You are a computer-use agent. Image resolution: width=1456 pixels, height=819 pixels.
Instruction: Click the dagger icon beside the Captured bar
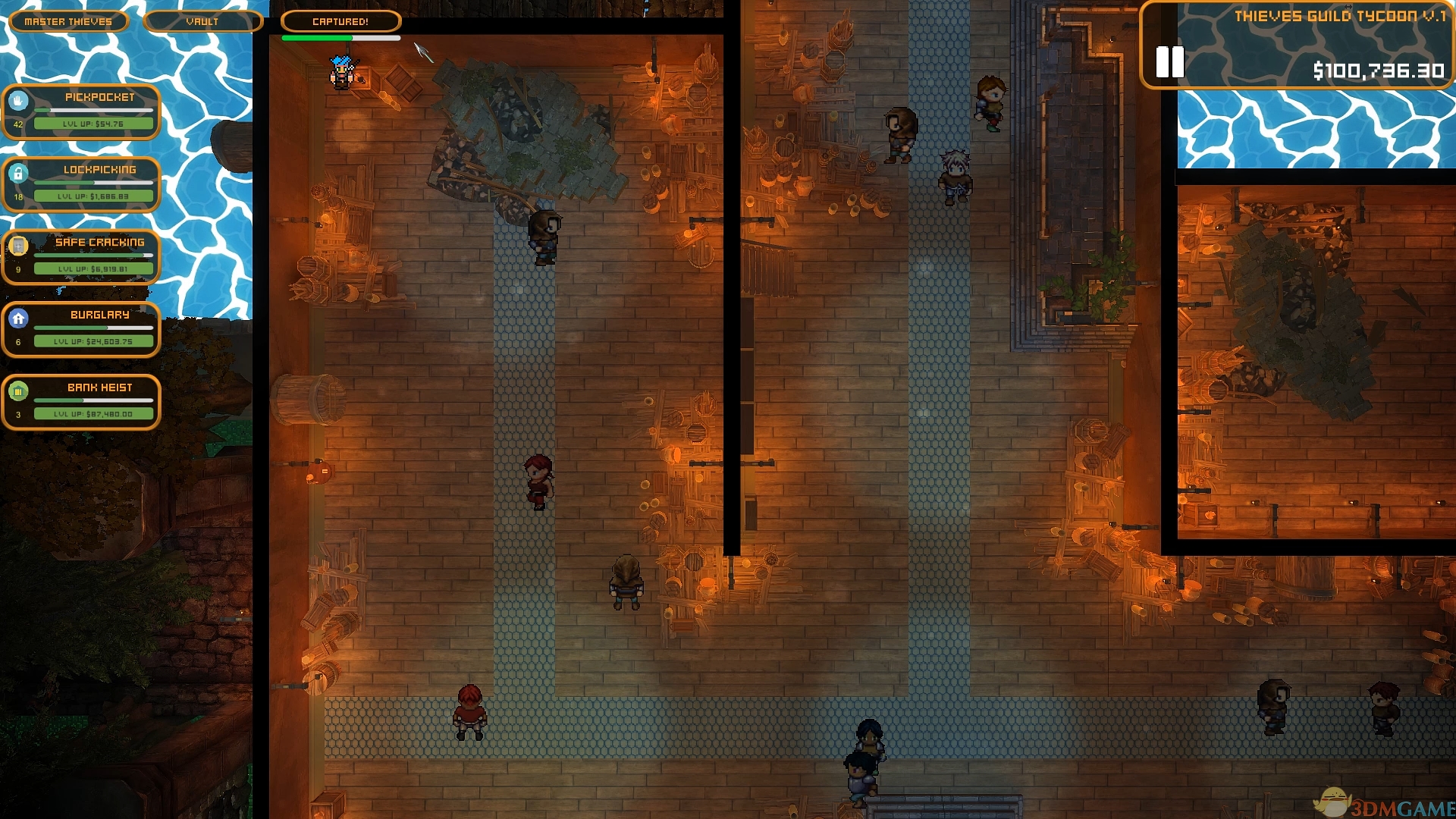click(421, 51)
